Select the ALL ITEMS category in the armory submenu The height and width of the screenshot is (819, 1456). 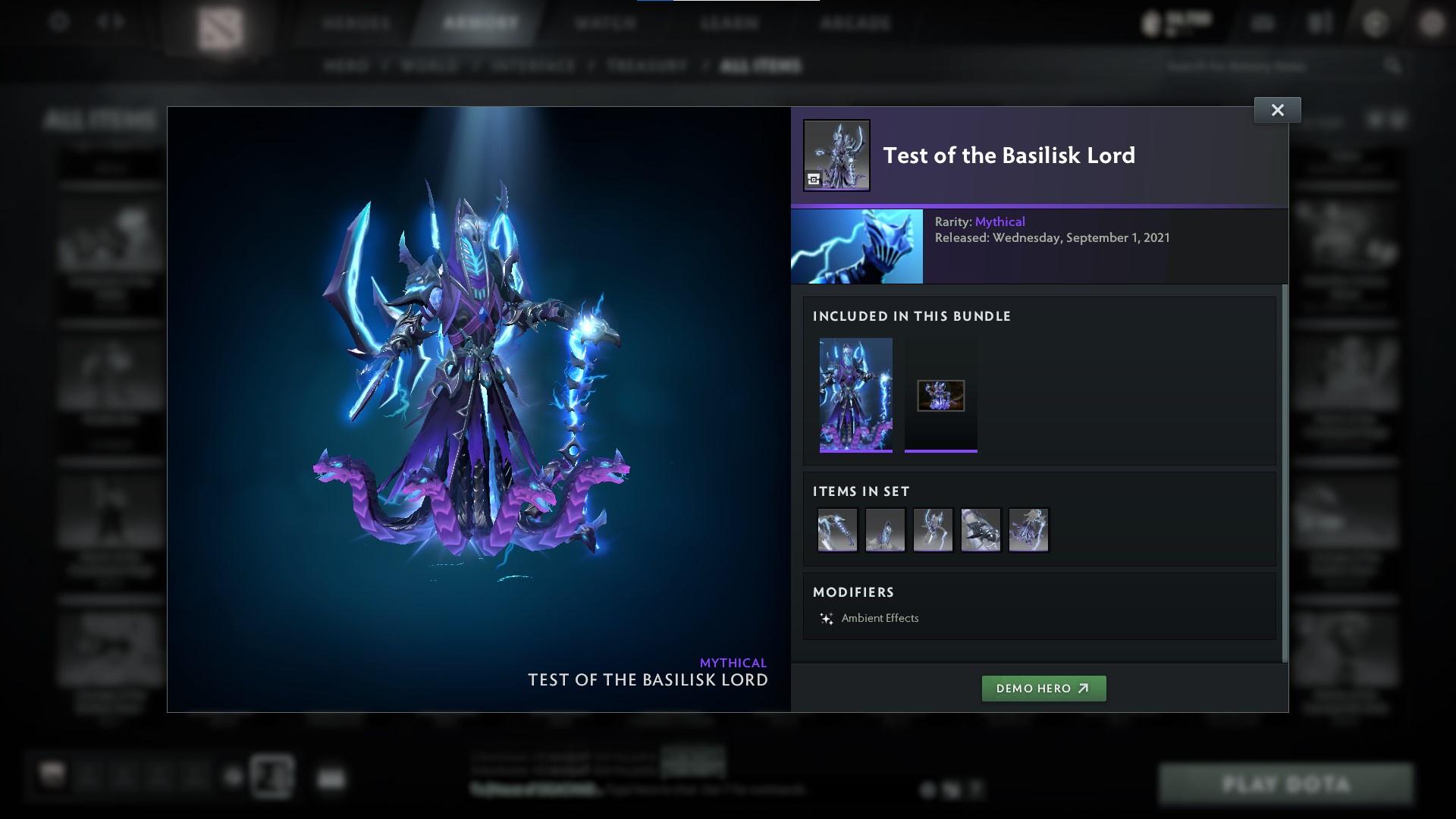(761, 65)
